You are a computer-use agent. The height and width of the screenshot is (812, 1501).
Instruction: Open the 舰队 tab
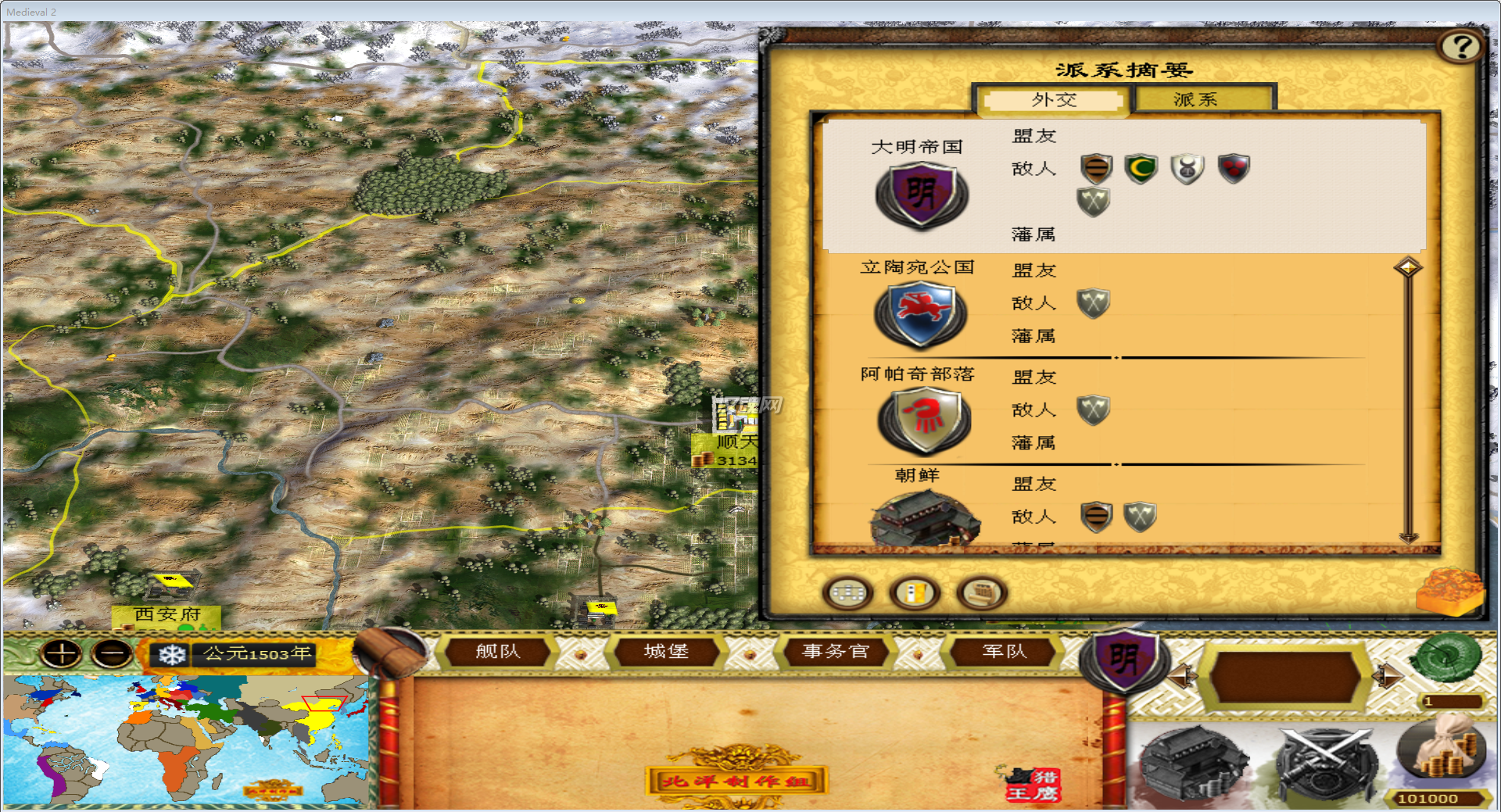point(497,651)
